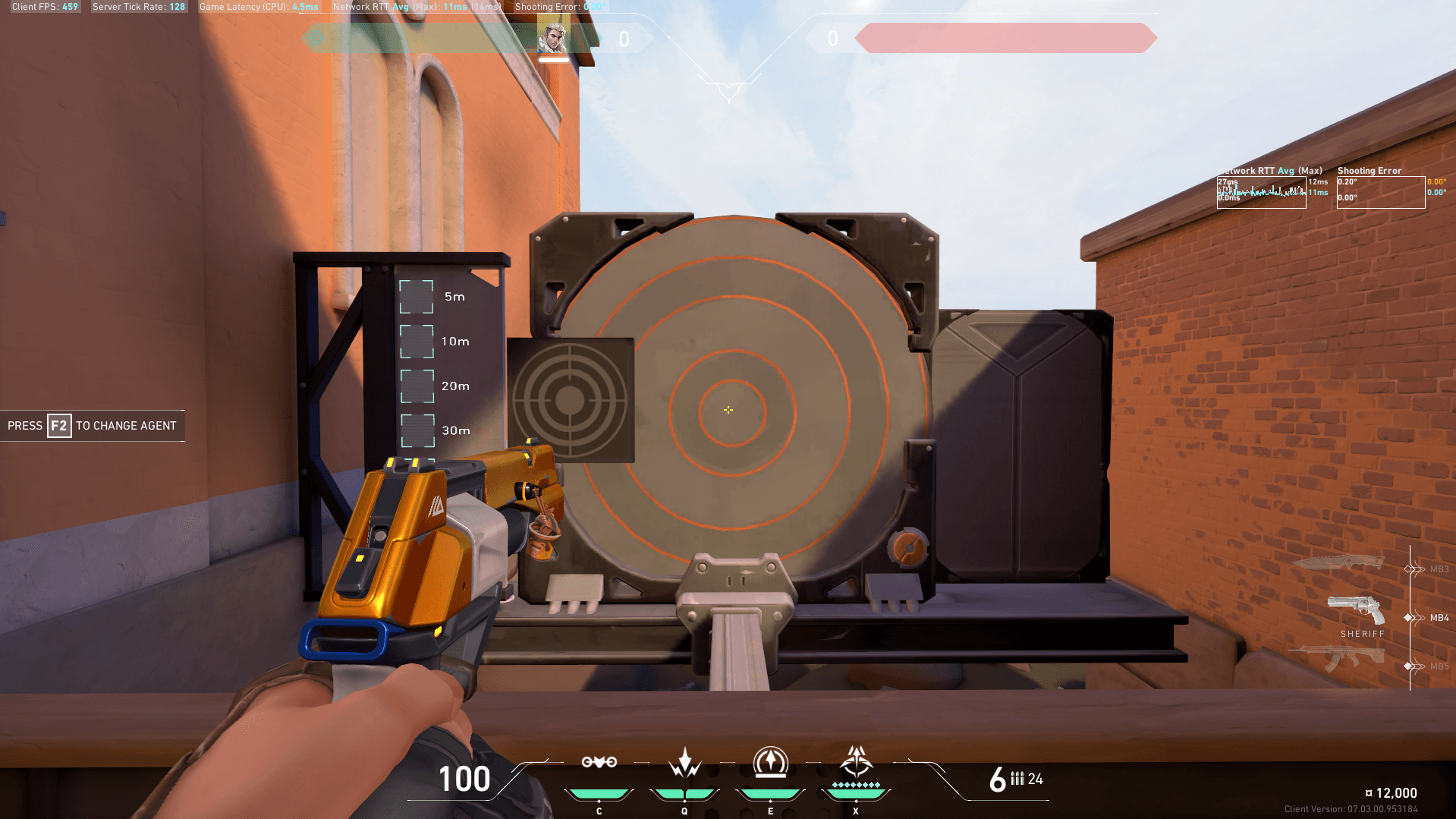This screenshot has height=819, width=1456.
Task: Toggle the 10m strafing target checkbox
Action: coord(416,342)
